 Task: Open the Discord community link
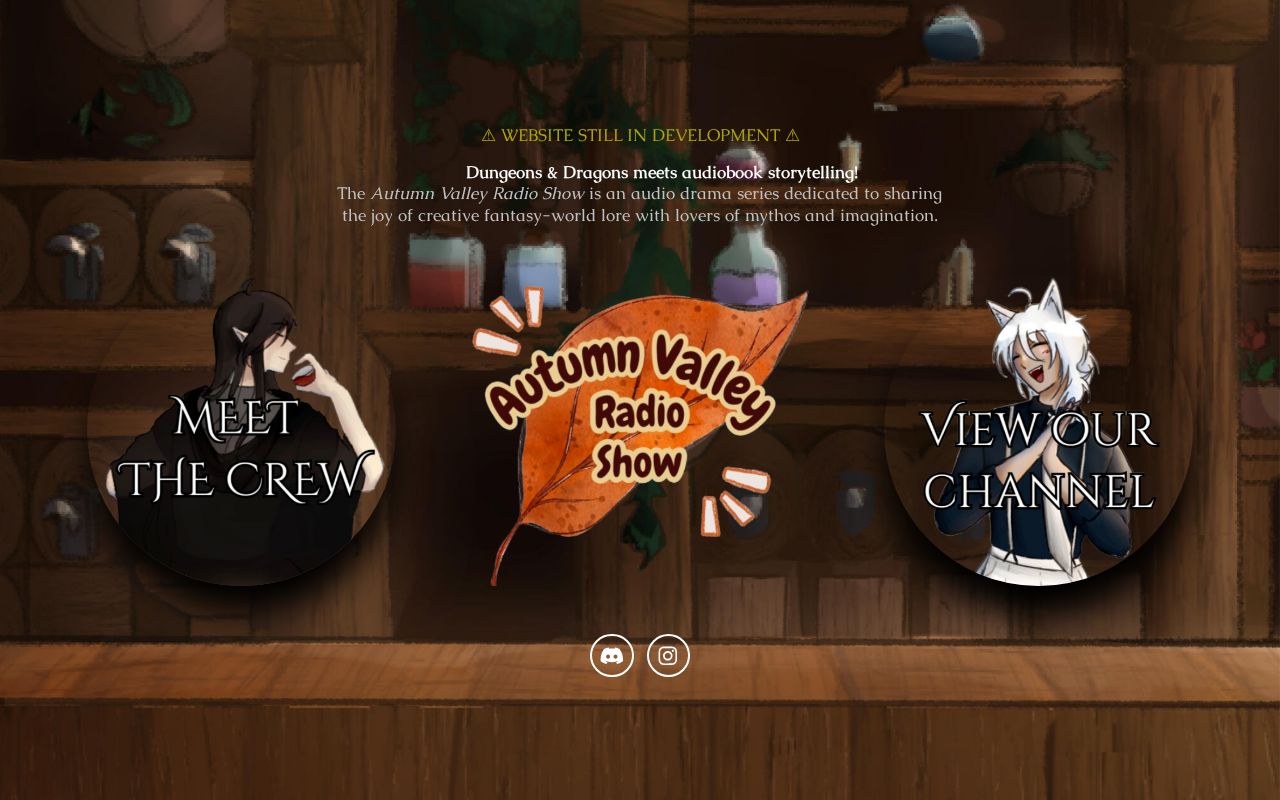tap(611, 655)
